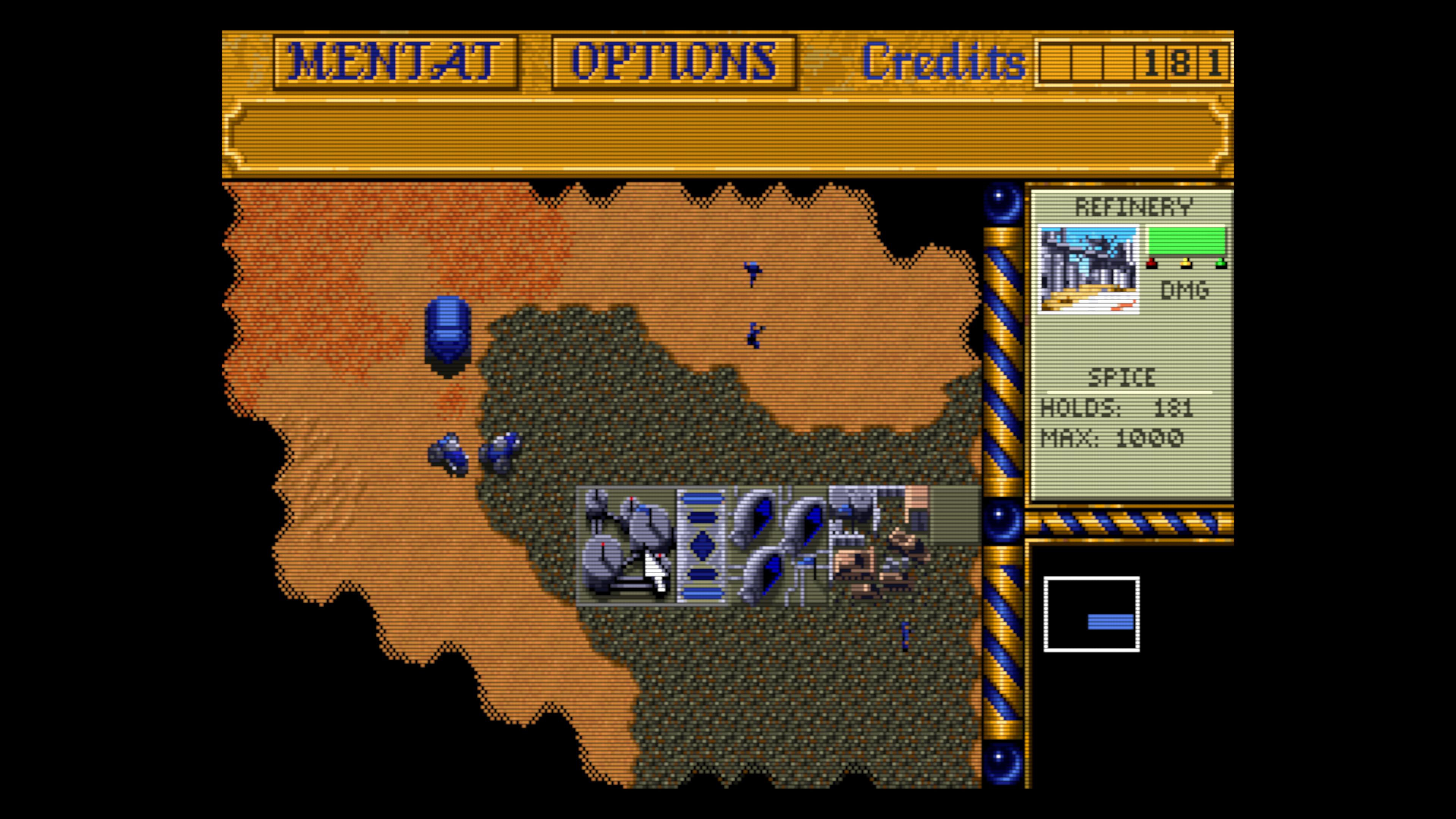
Task: Click the radar minimap
Action: click(1091, 614)
